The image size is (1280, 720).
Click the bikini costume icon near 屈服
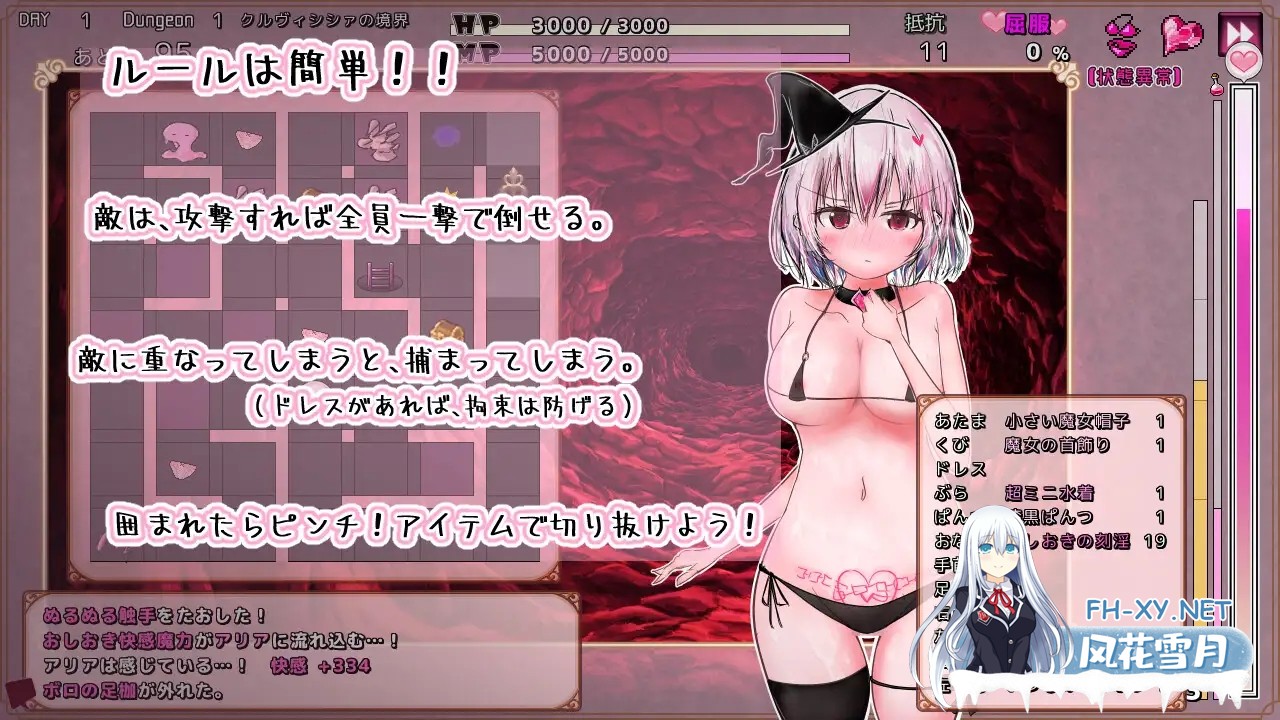[1122, 36]
